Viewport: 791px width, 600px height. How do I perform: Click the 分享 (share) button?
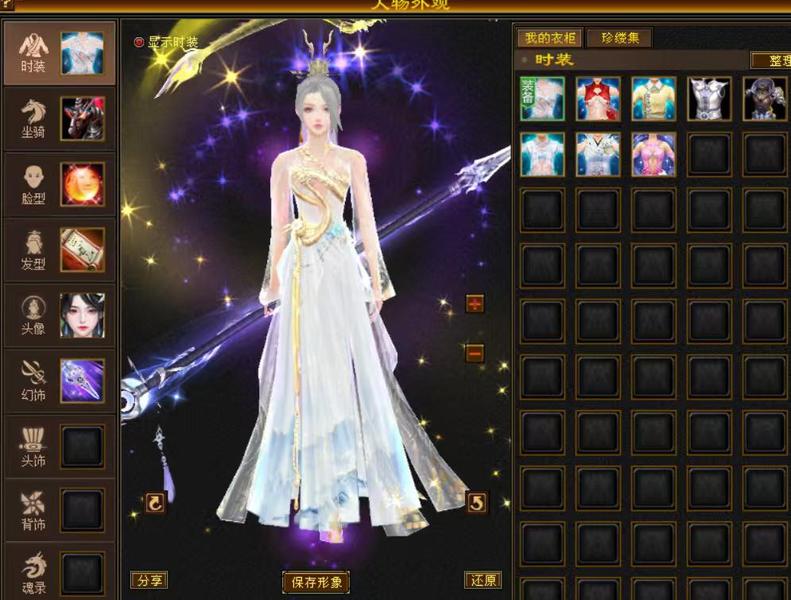pyautogui.click(x=149, y=580)
